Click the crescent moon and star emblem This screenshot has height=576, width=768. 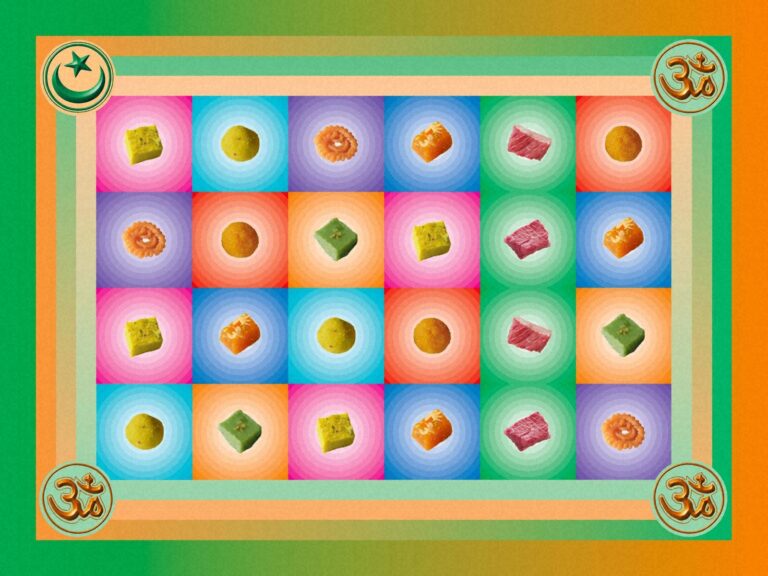77,76
